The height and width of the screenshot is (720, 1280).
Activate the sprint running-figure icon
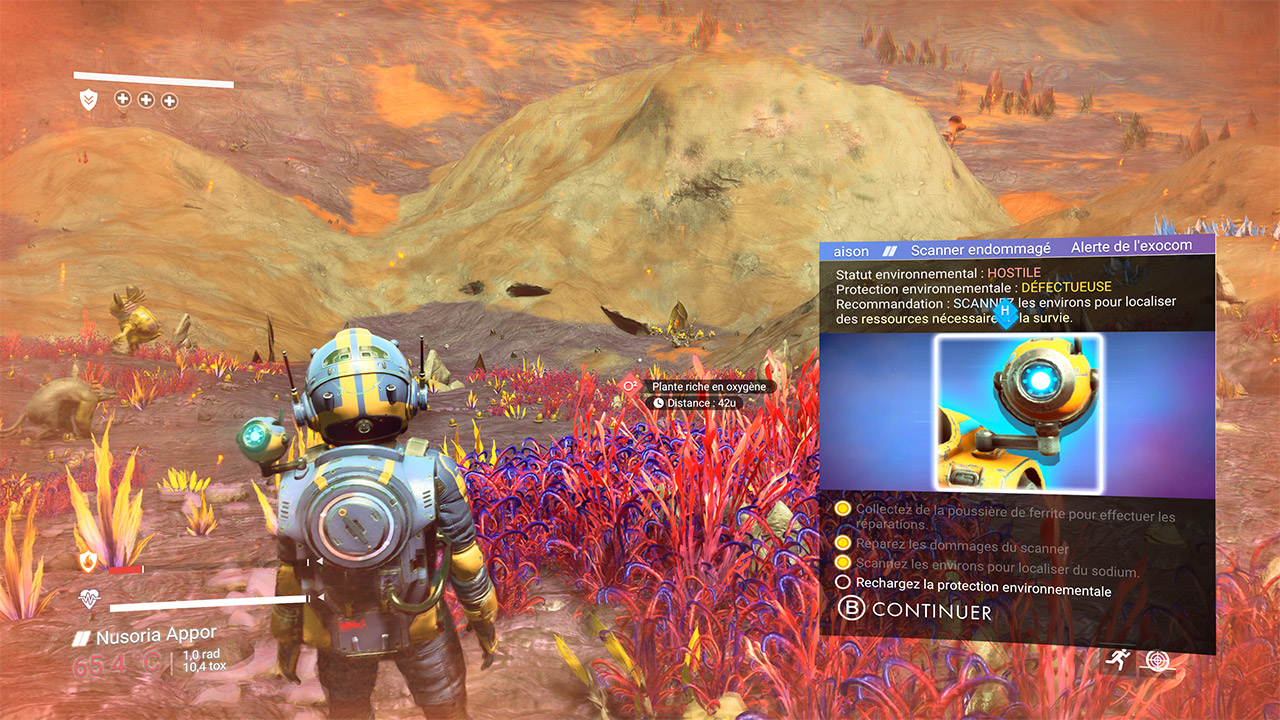pos(1117,659)
